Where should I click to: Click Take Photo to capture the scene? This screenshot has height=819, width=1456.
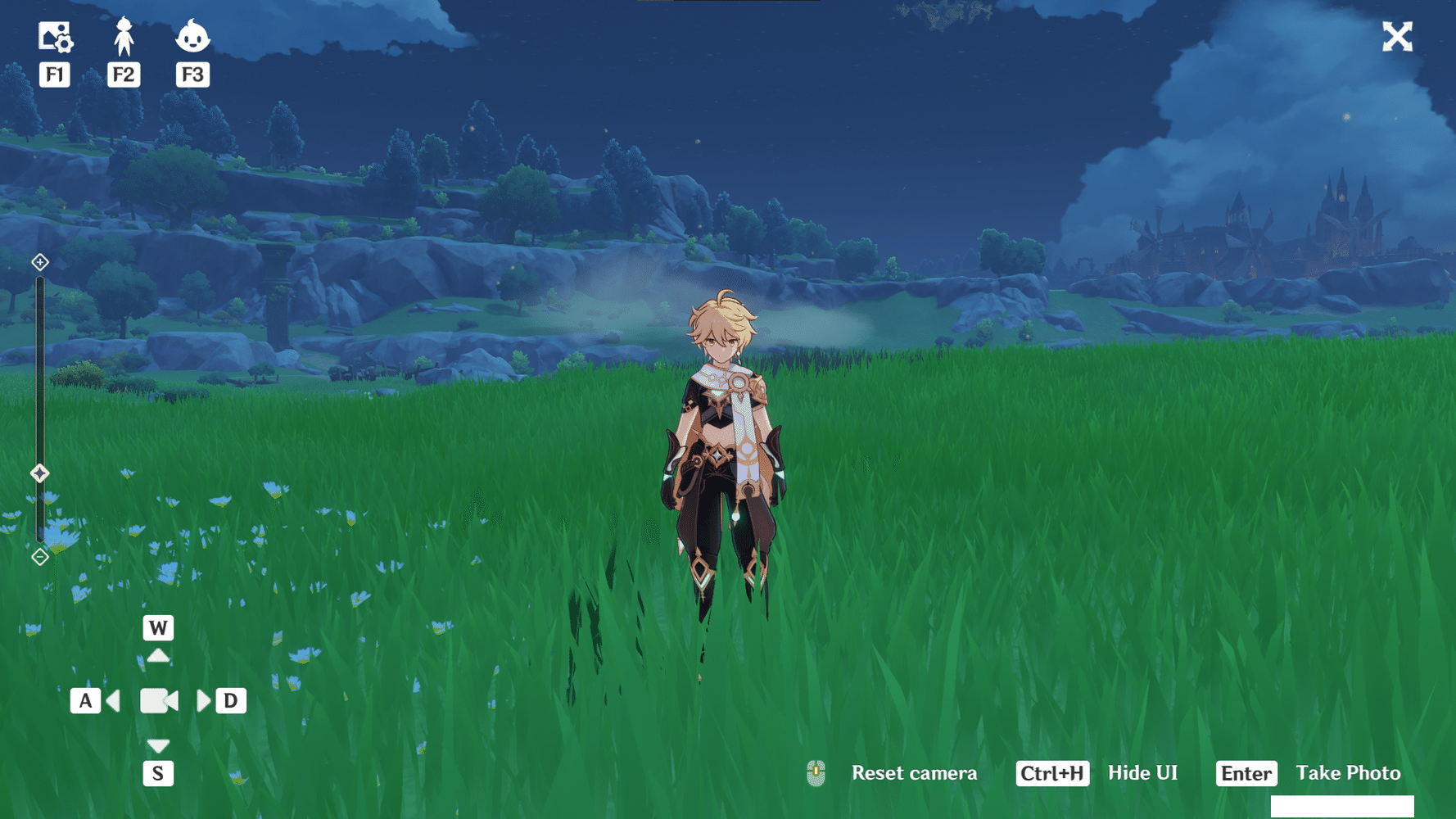pyautogui.click(x=1348, y=772)
